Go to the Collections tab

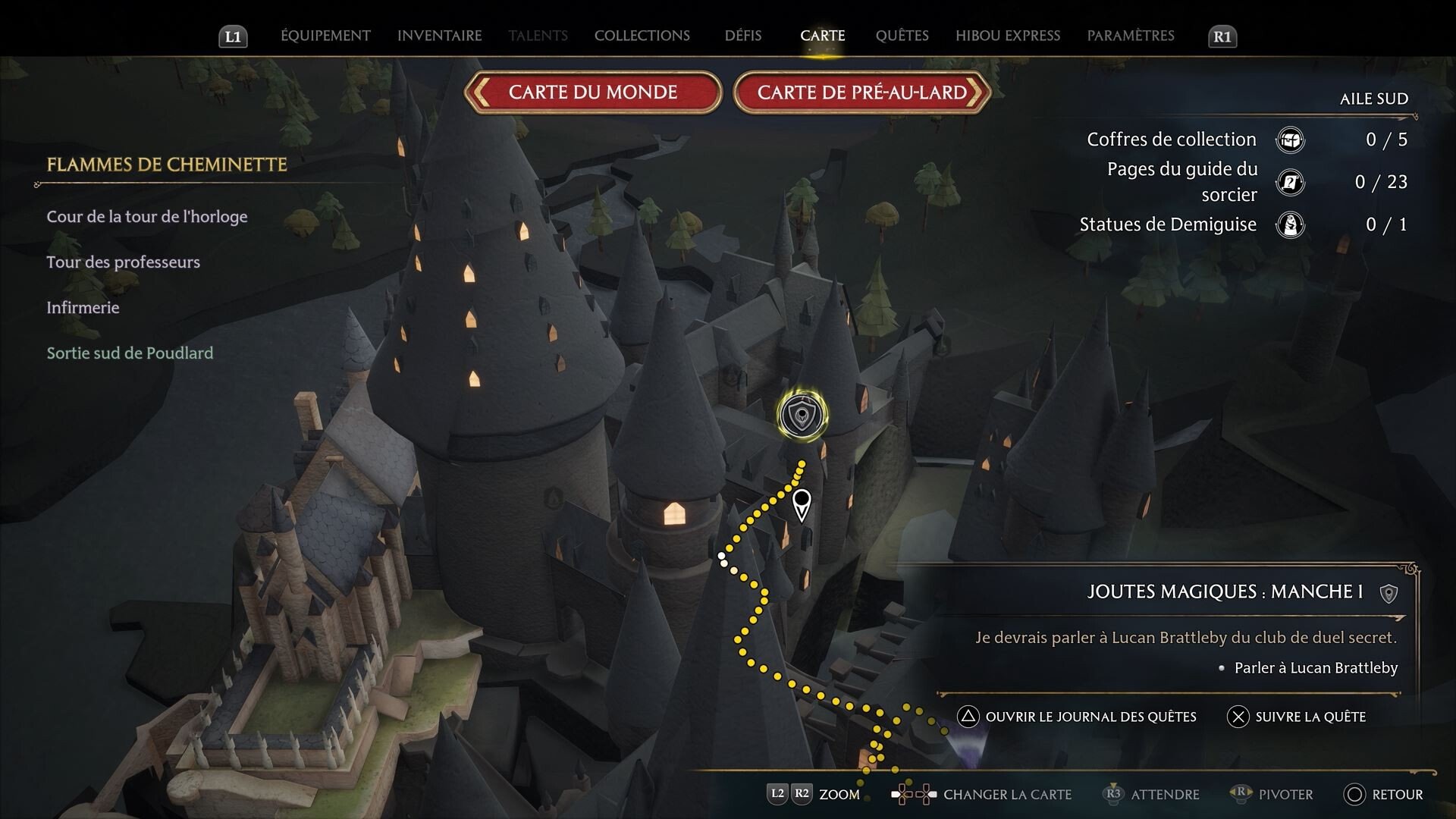click(x=642, y=36)
